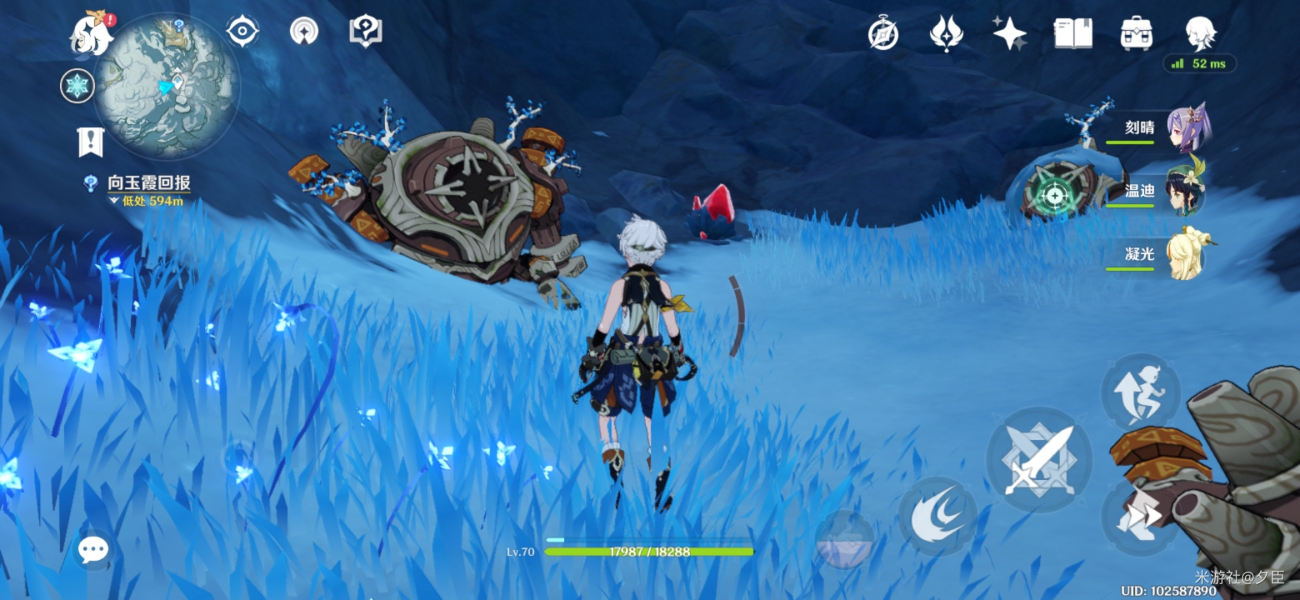Open the character screen head icon
Viewport: 1300px width, 600px height.
tap(1199, 32)
